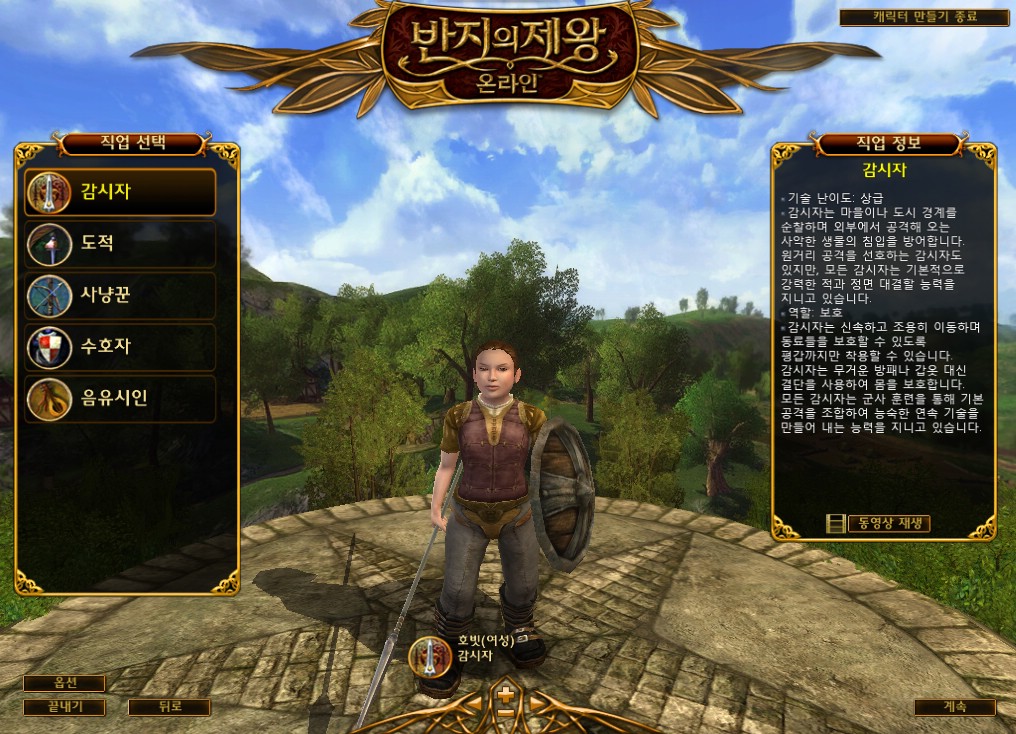Quit the game with 끝내기
The width and height of the screenshot is (1016, 734).
coord(64,706)
